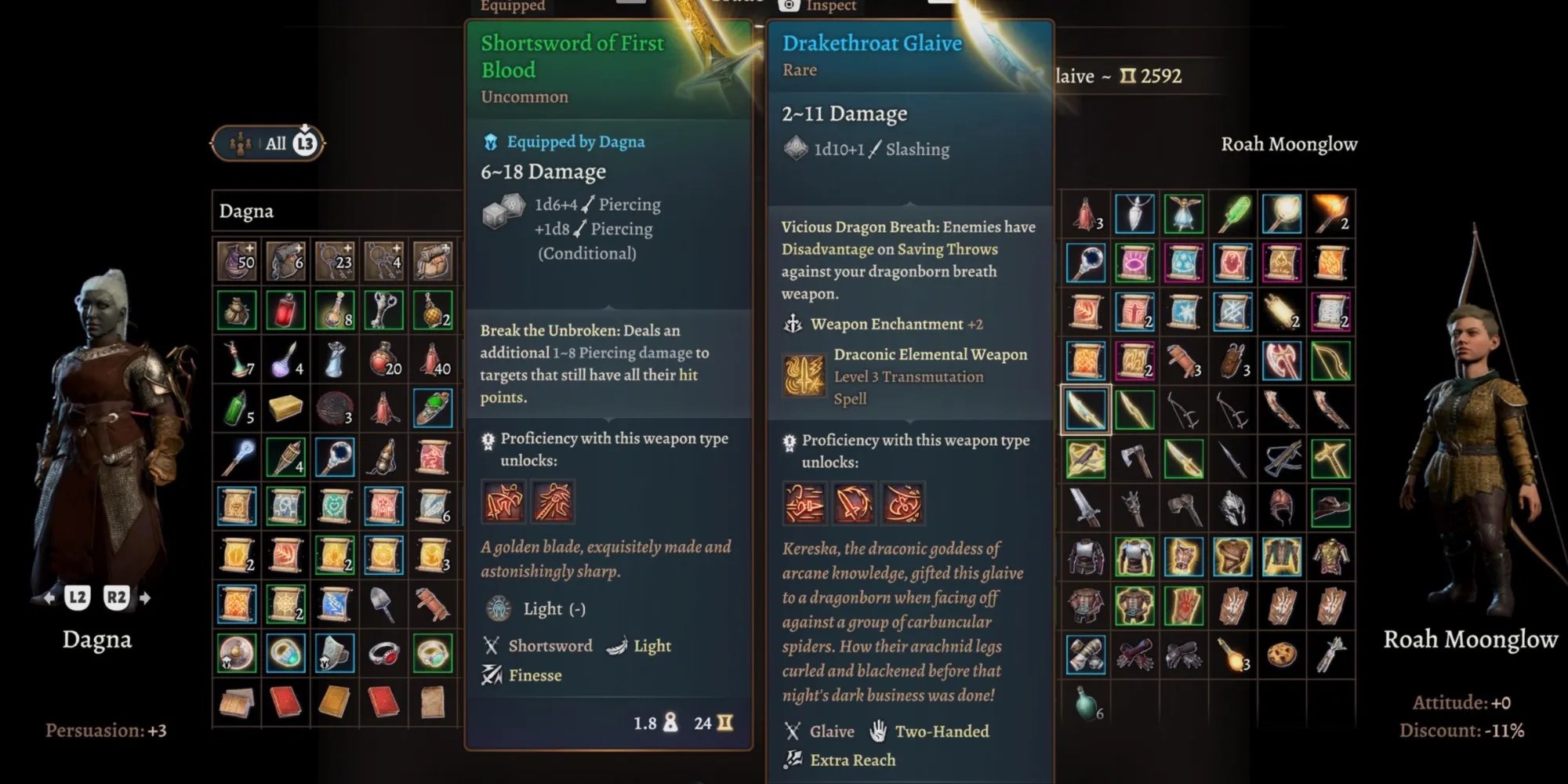Select the gold pouch stack of 50
The image size is (1568, 784).
[x=236, y=262]
